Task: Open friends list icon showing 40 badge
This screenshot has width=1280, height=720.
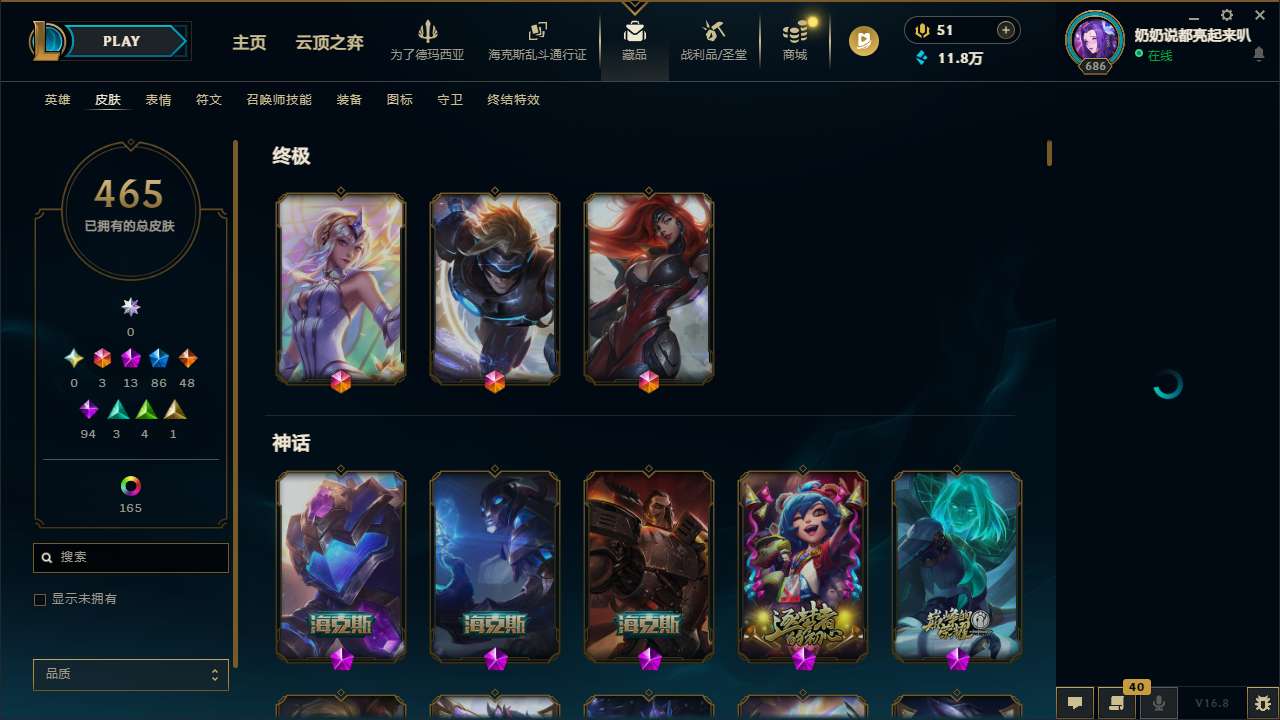Action: tap(1114, 701)
